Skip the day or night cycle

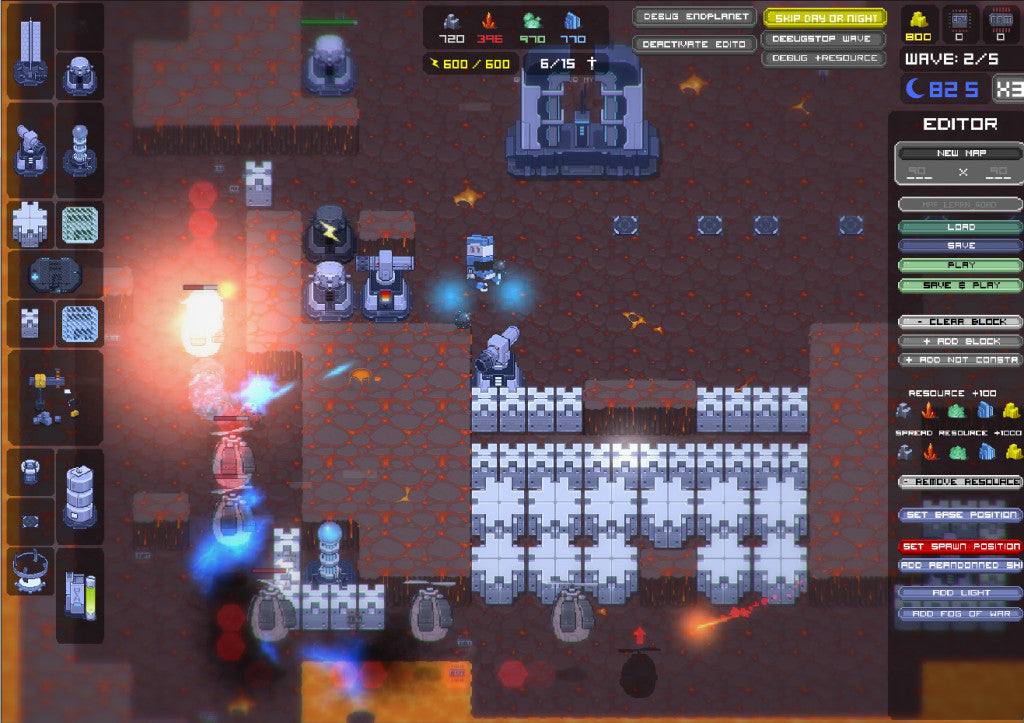pos(824,18)
